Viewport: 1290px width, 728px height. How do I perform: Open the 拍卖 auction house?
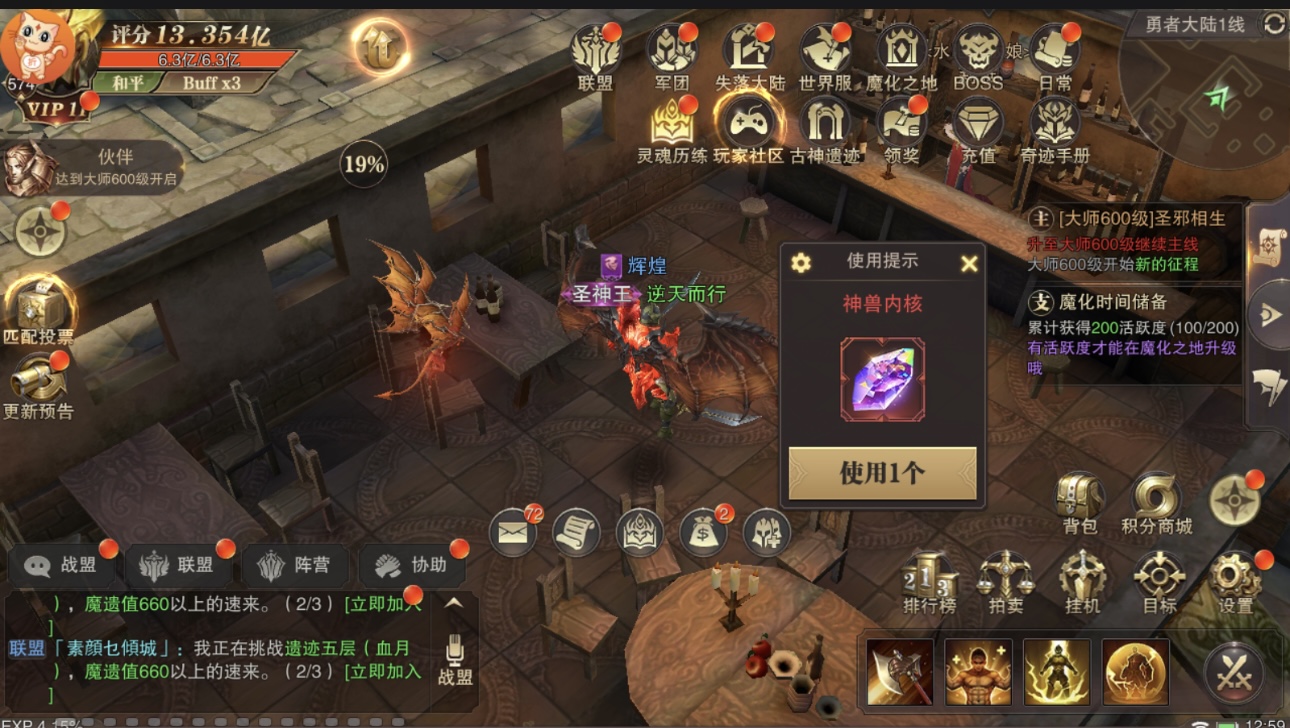(x=1006, y=582)
